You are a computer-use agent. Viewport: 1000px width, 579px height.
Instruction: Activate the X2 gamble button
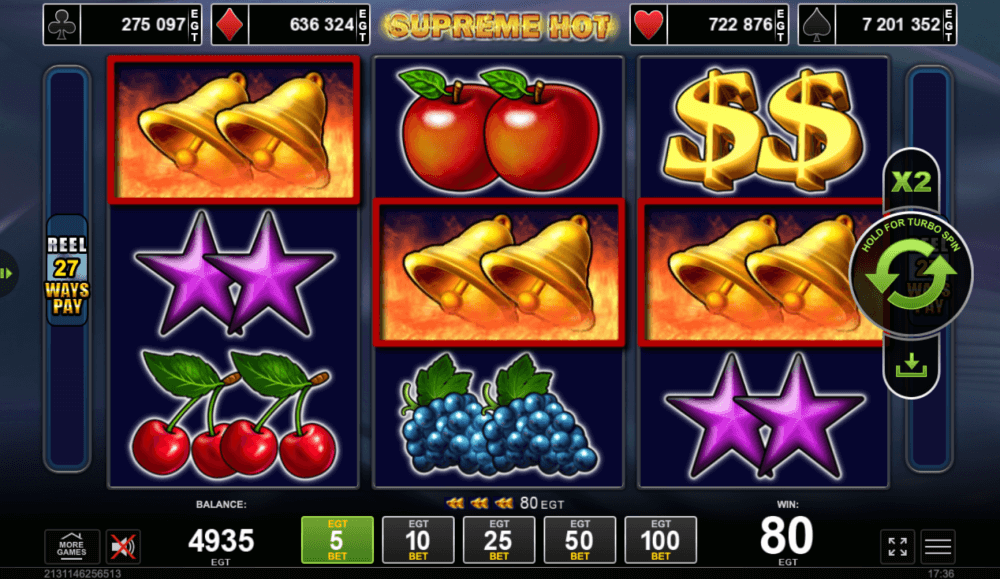click(x=911, y=183)
